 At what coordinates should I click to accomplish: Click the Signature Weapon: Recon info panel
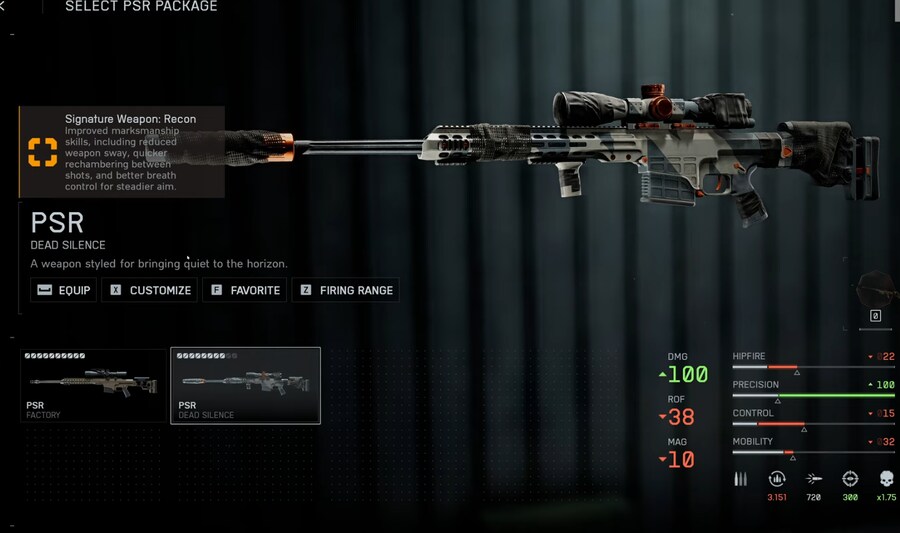pyautogui.click(x=122, y=152)
